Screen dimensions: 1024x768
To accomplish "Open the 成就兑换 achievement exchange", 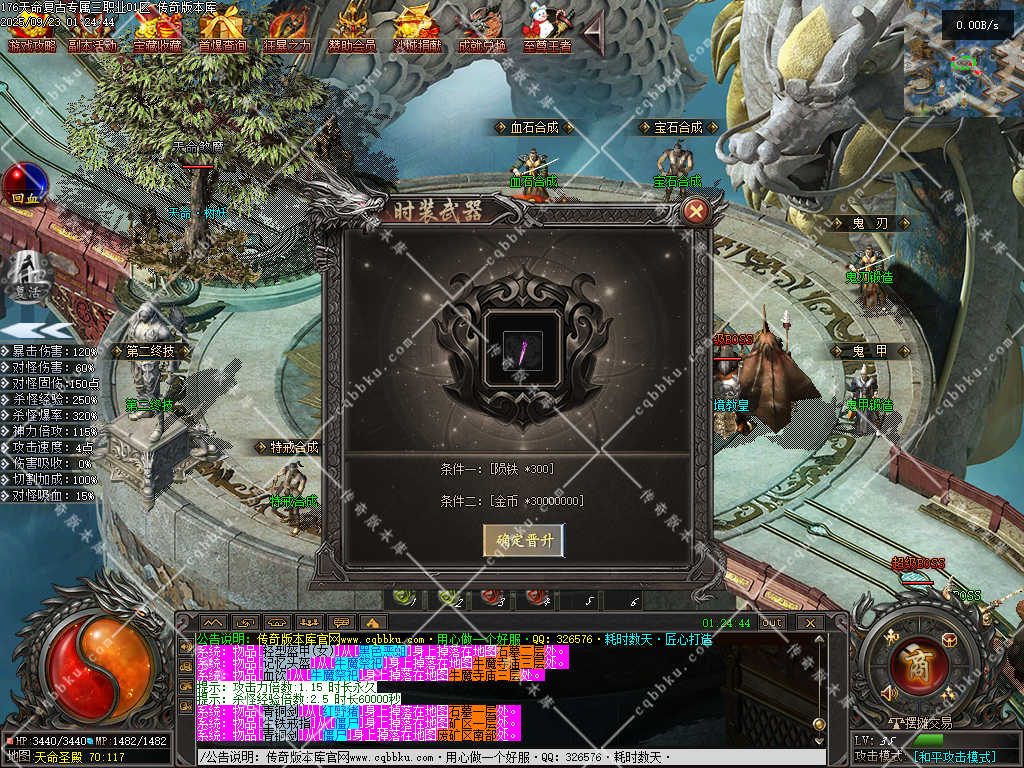I will [483, 30].
